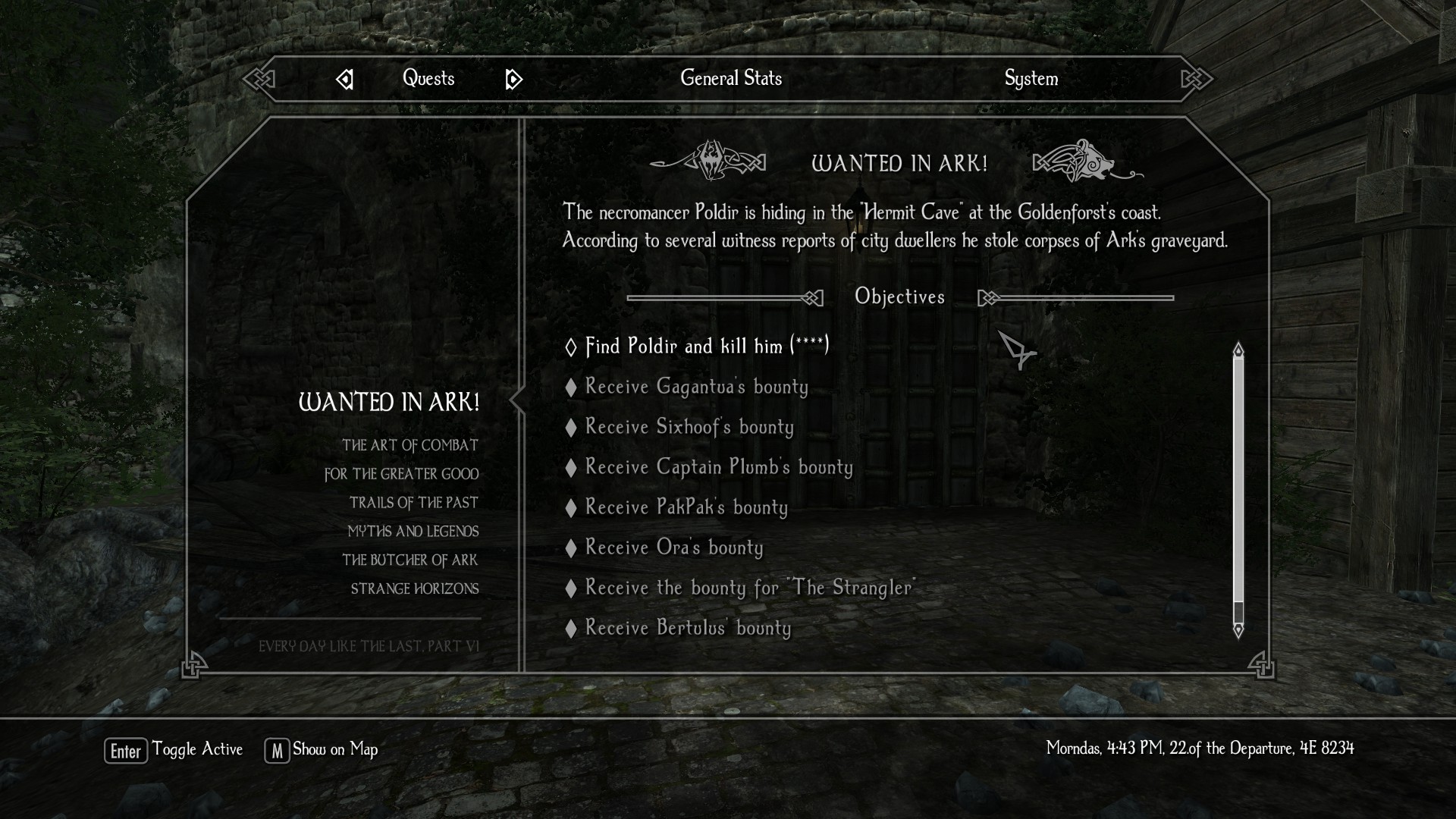
Task: Choose the For the Greater Good quest
Action: [401, 474]
